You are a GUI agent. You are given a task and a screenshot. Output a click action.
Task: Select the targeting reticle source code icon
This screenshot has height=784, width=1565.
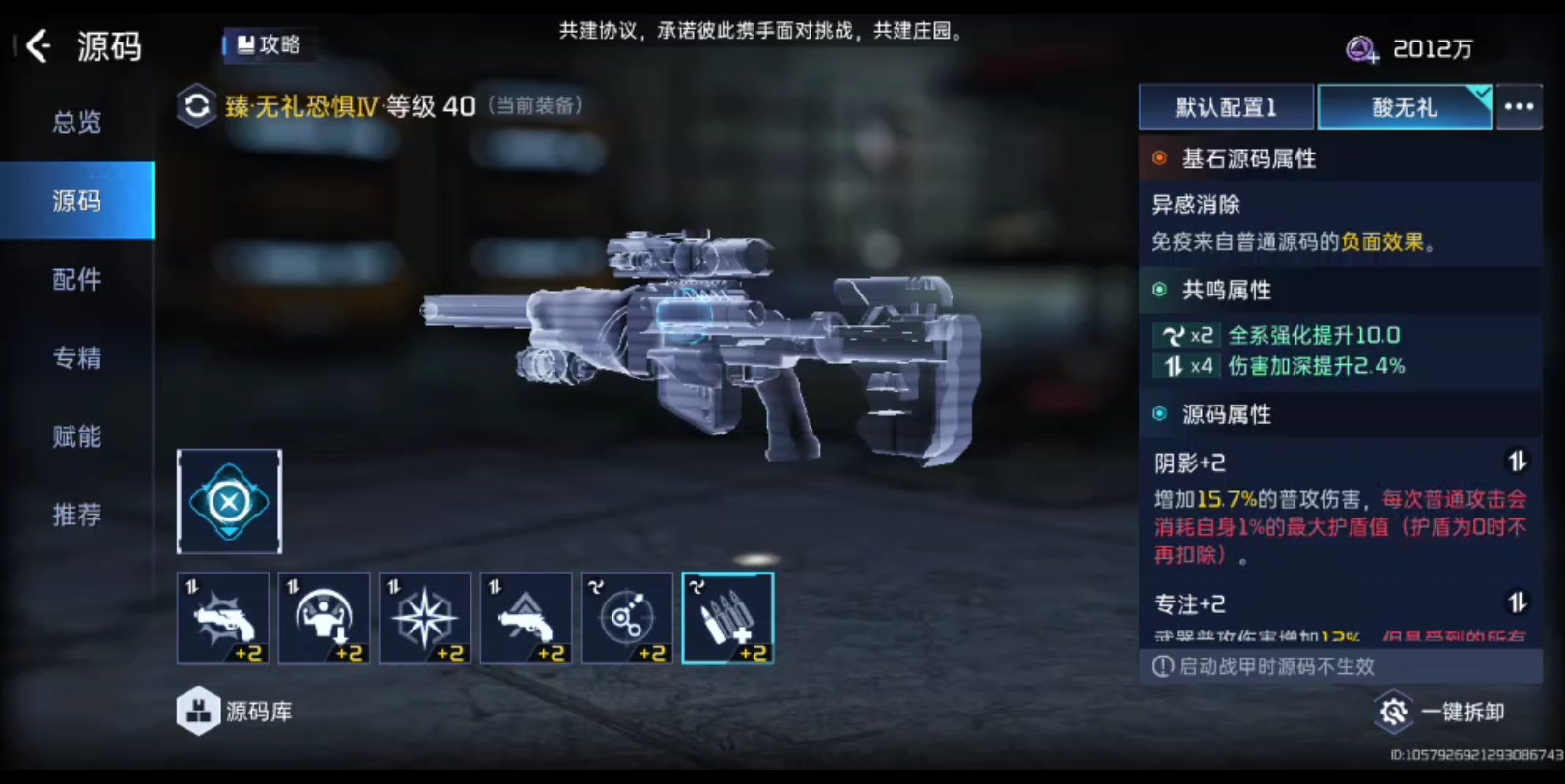627,618
